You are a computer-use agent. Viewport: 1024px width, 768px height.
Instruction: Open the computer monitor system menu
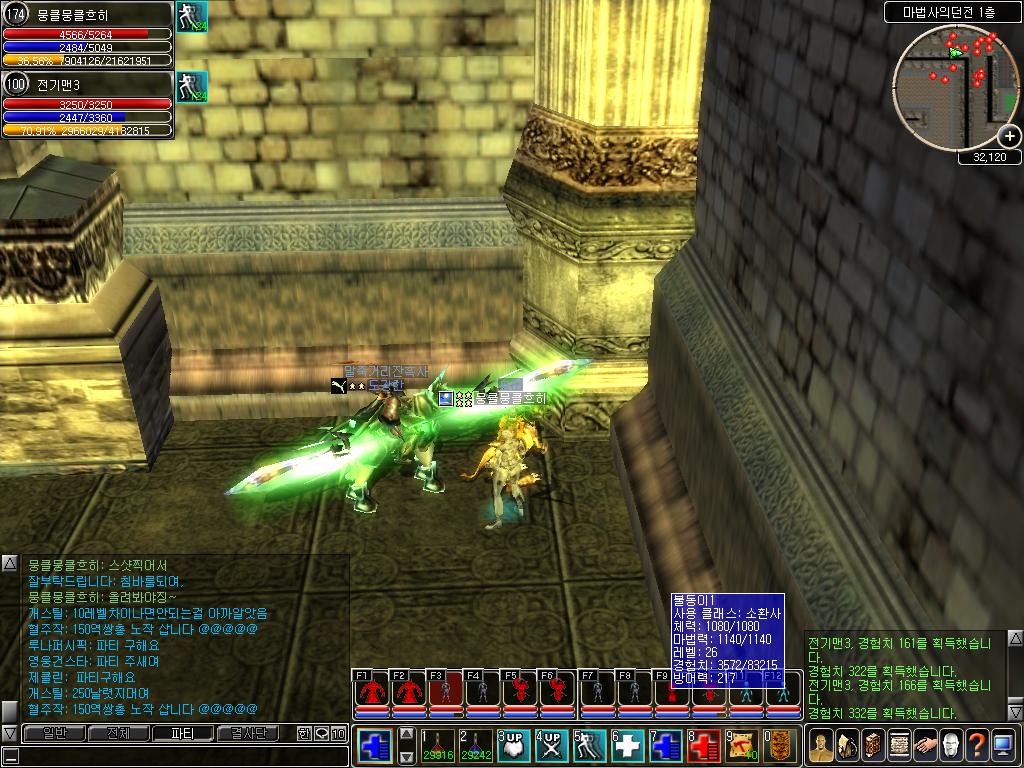1002,745
